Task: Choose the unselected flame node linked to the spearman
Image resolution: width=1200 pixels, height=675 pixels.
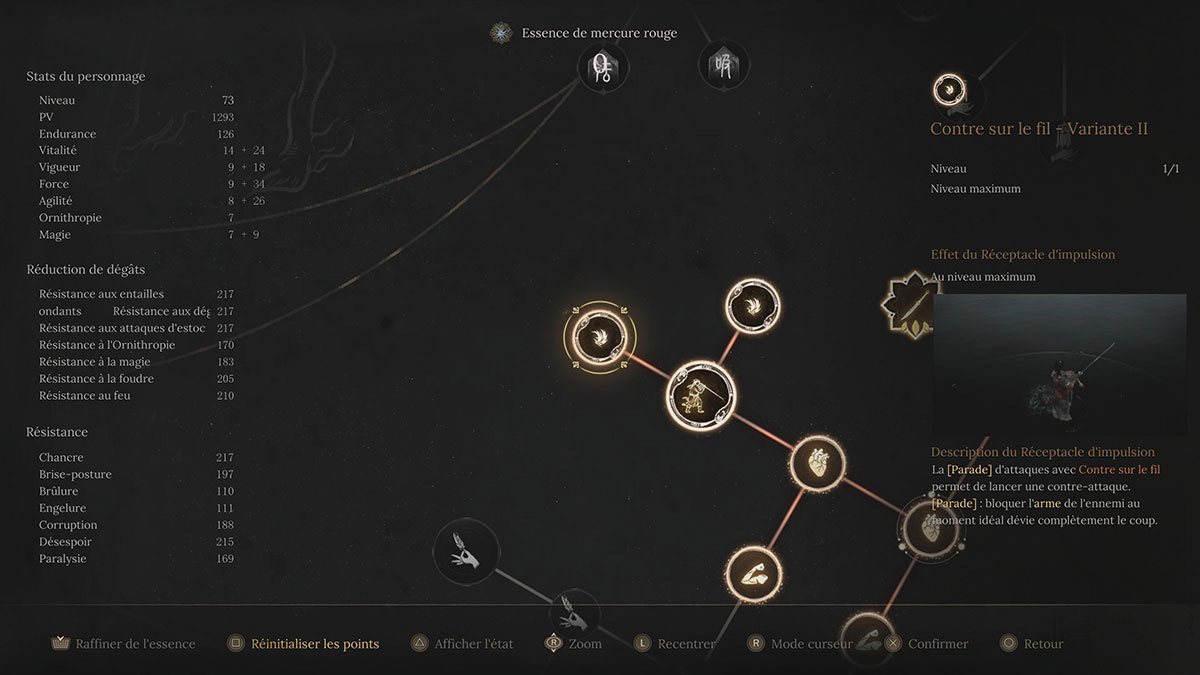Action: click(752, 307)
